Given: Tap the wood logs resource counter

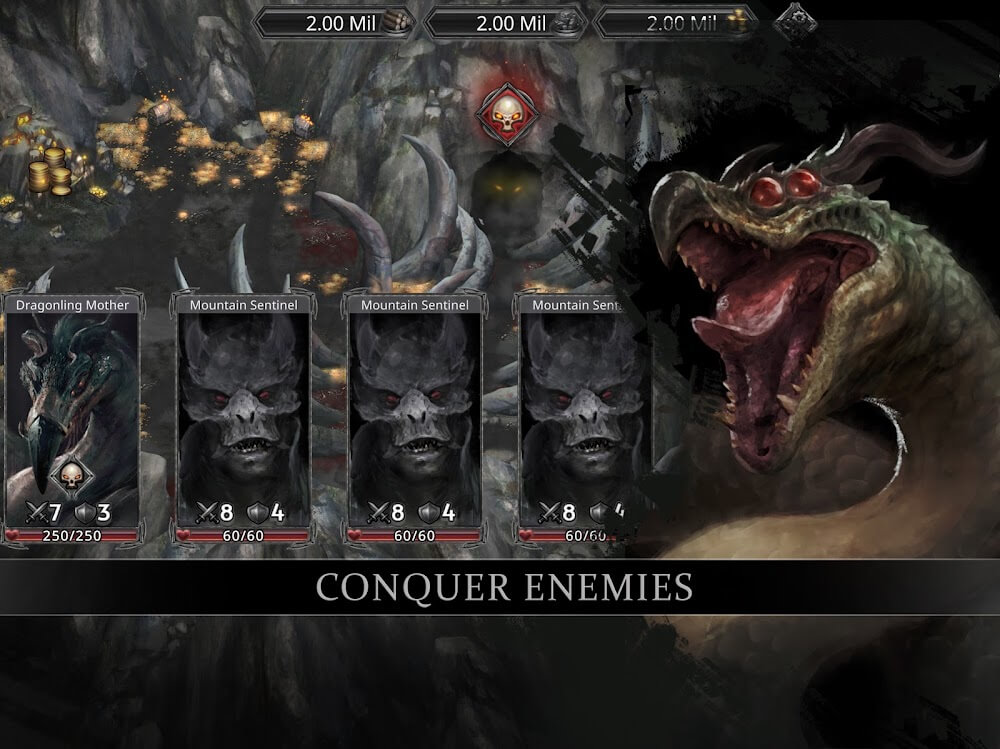Looking at the screenshot, I should (335, 23).
